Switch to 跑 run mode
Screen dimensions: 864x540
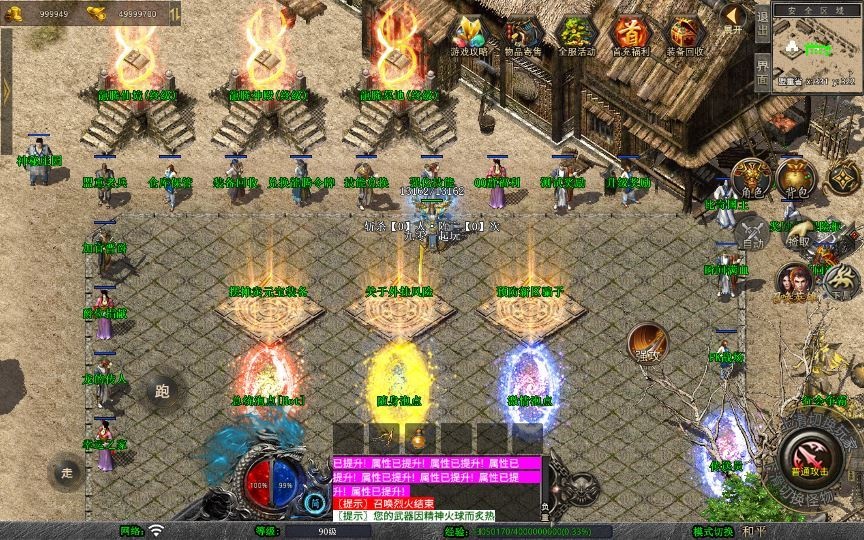click(163, 390)
